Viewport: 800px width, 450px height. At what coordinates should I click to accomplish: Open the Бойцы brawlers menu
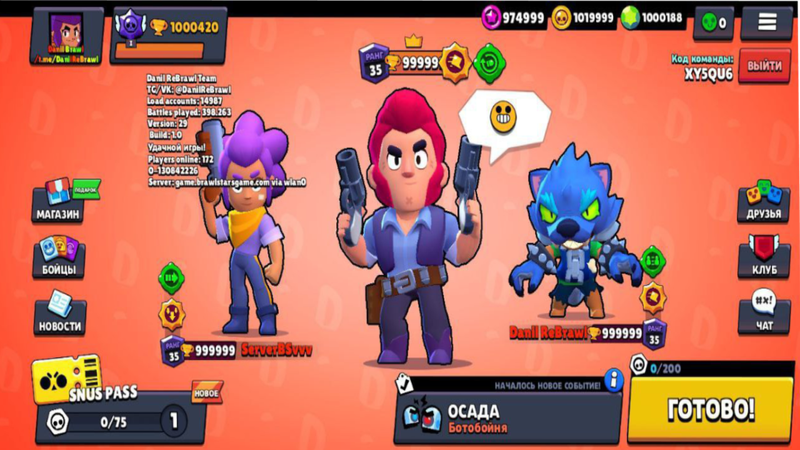click(x=59, y=259)
